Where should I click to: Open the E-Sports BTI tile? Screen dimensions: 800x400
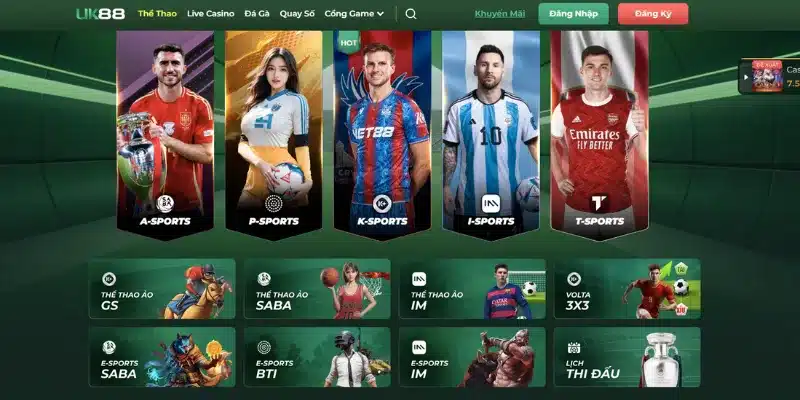(x=317, y=357)
